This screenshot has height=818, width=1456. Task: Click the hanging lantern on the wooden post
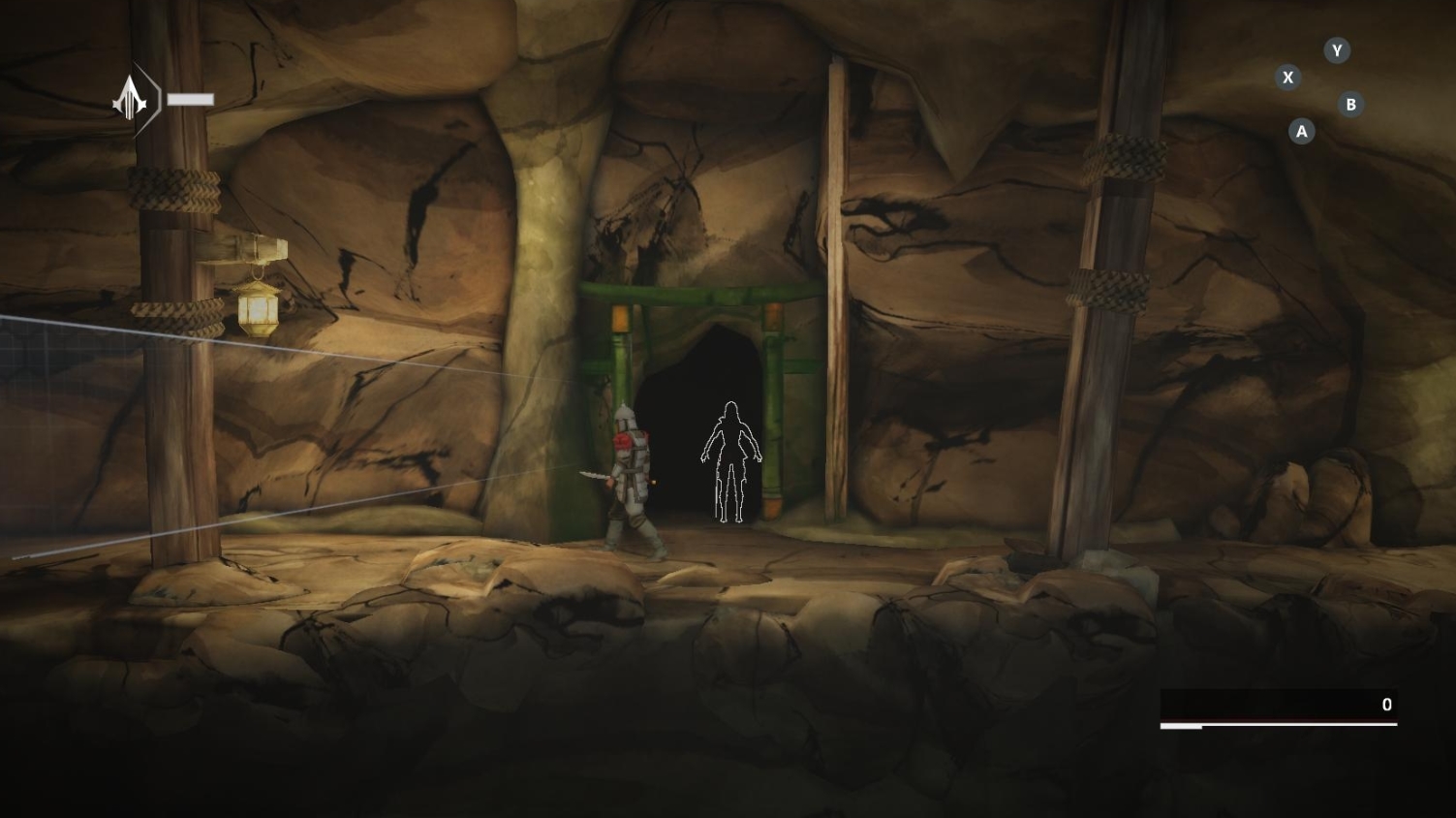tap(255, 310)
